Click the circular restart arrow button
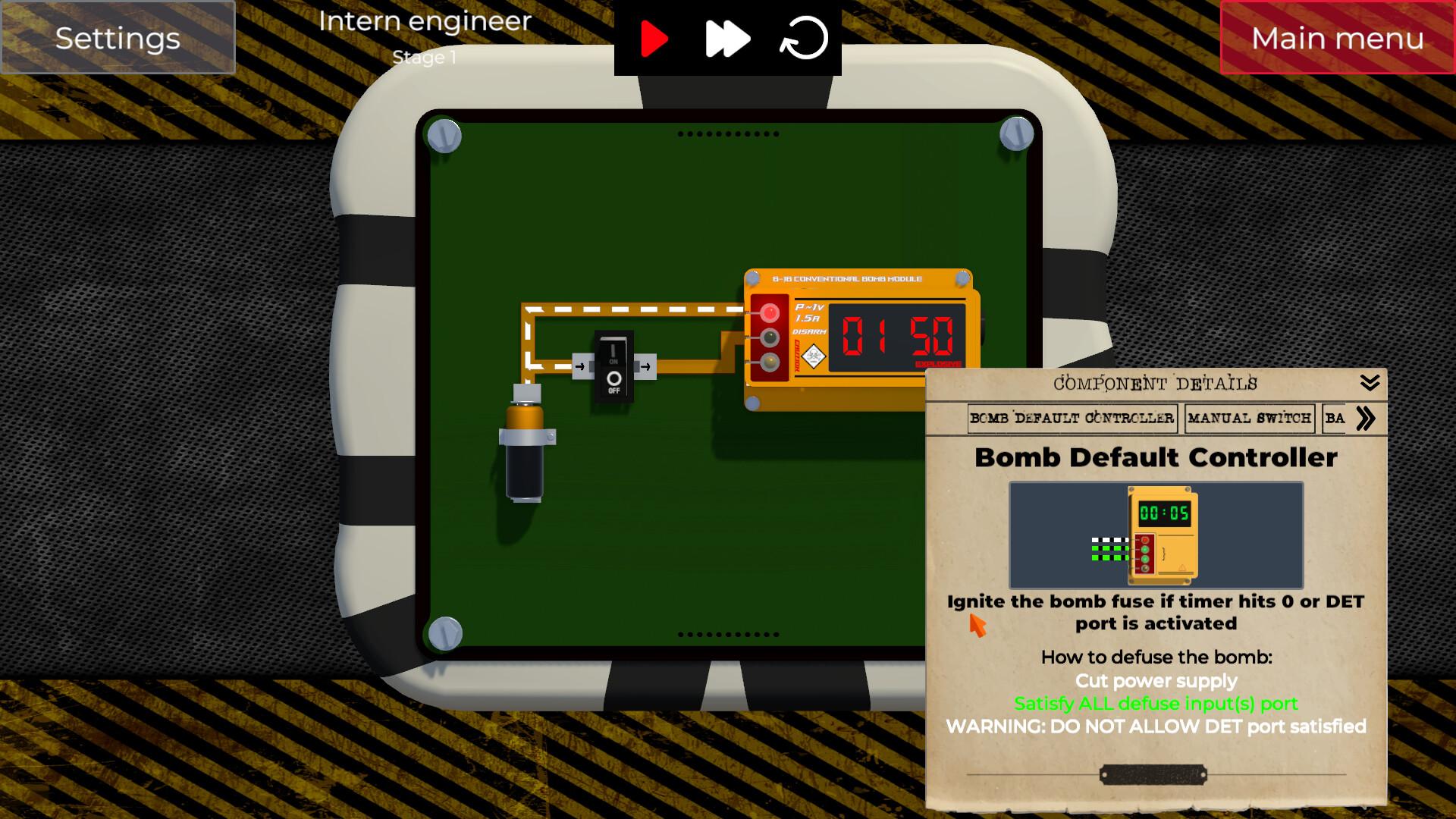Screen dimensions: 1456x819 tap(804, 39)
